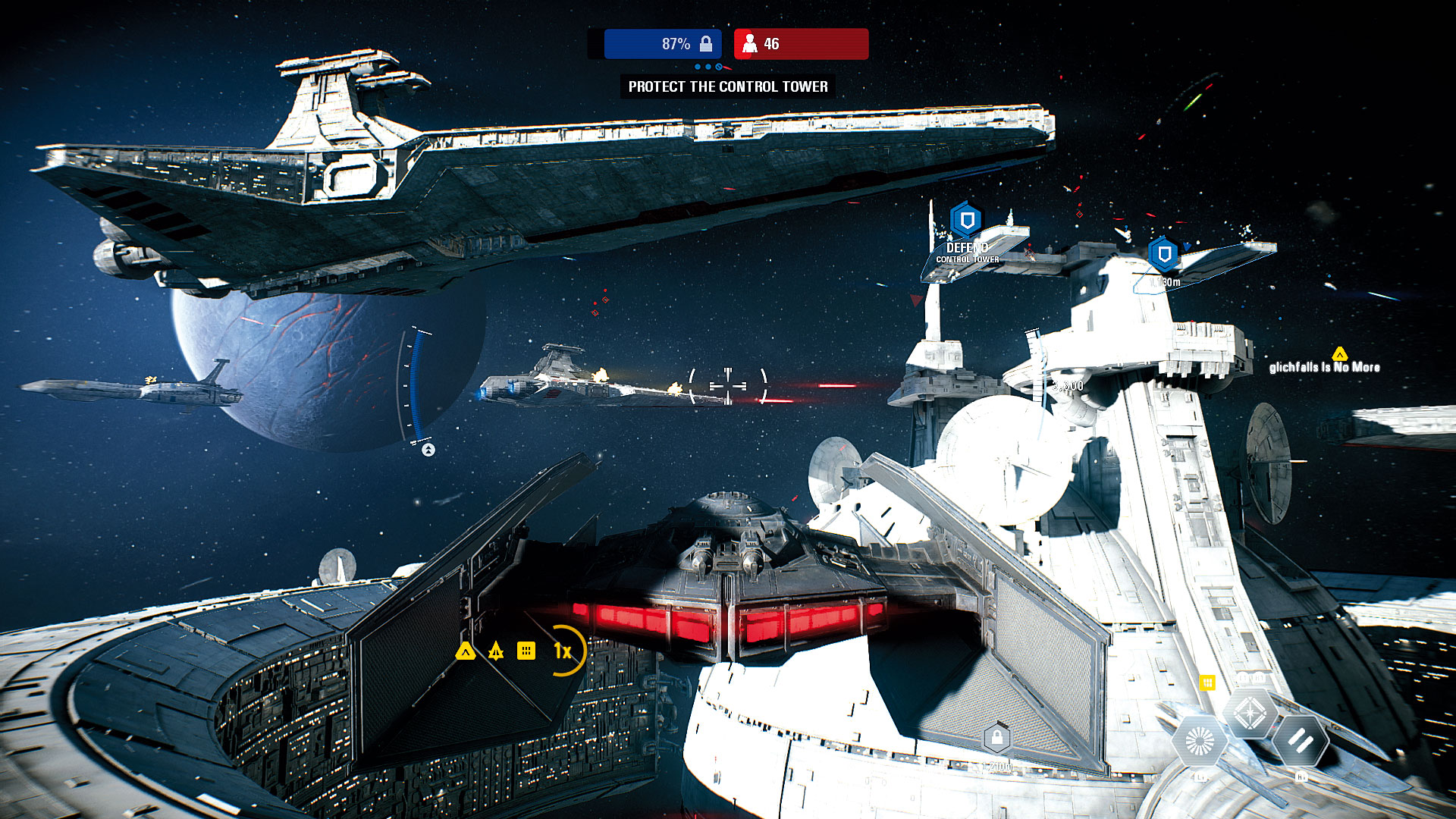Click the small yellow grid icon above abilities
Screen dimensions: 1456x819
1207,683
